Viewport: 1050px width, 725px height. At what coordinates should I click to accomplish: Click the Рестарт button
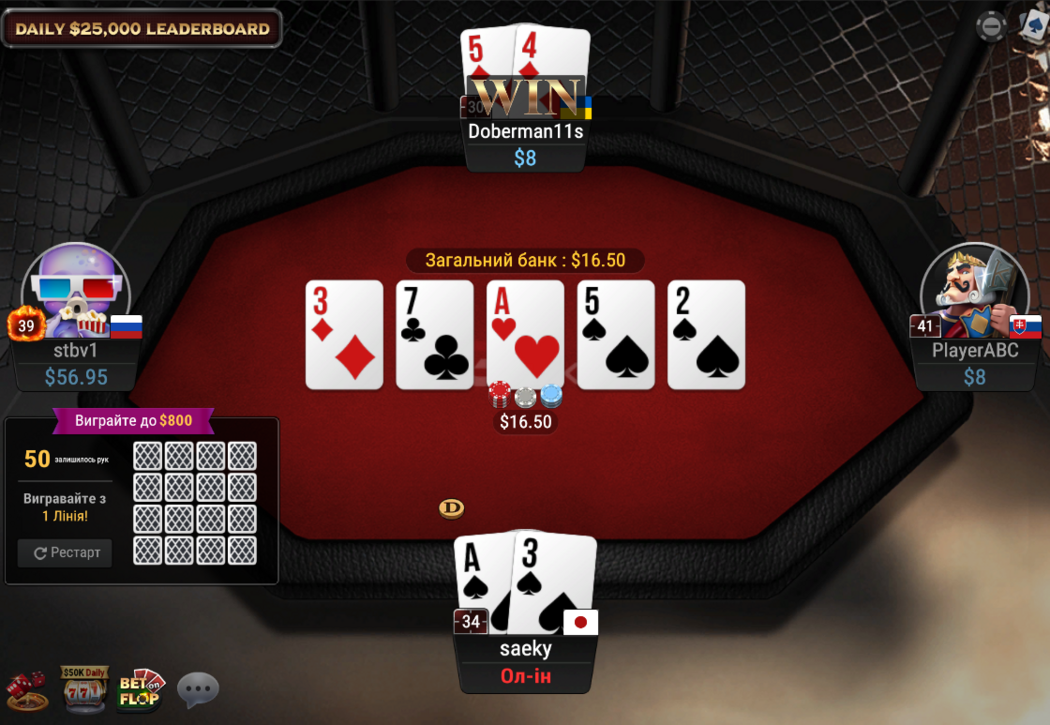pyautogui.click(x=65, y=553)
